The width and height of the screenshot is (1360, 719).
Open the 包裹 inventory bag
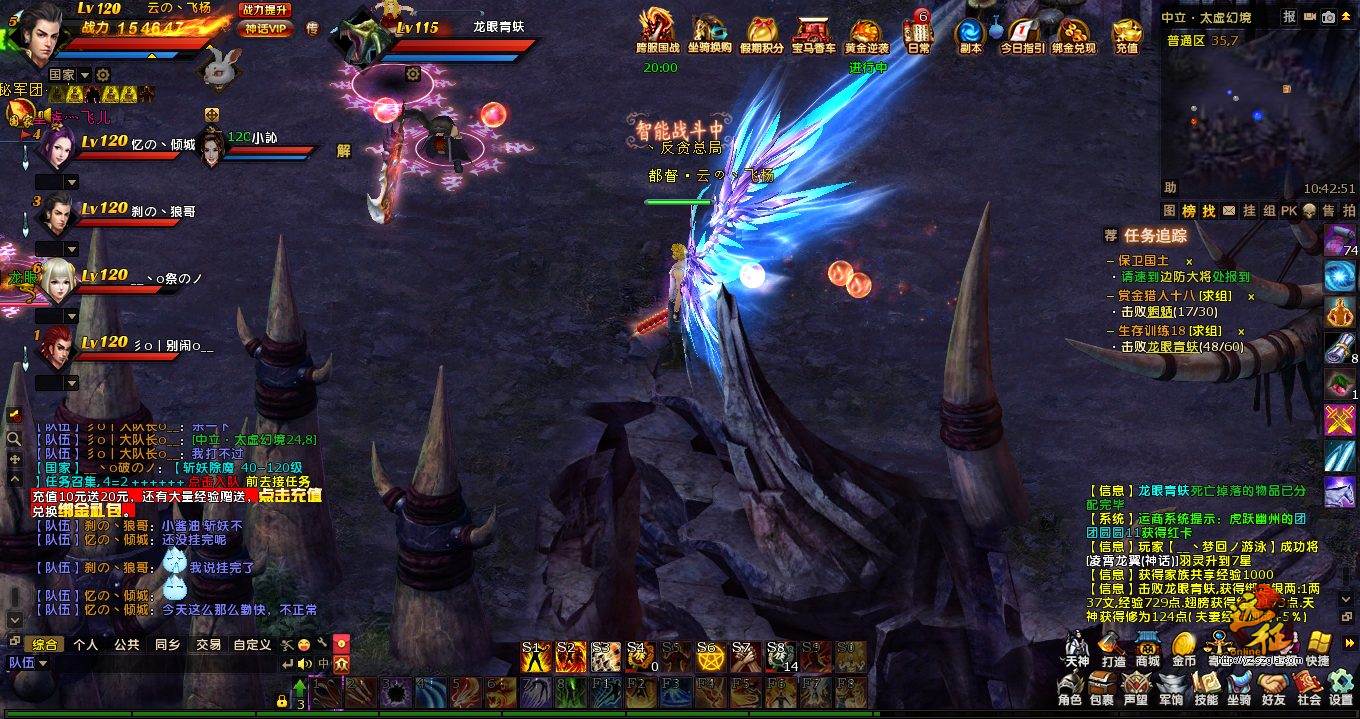[1102, 687]
